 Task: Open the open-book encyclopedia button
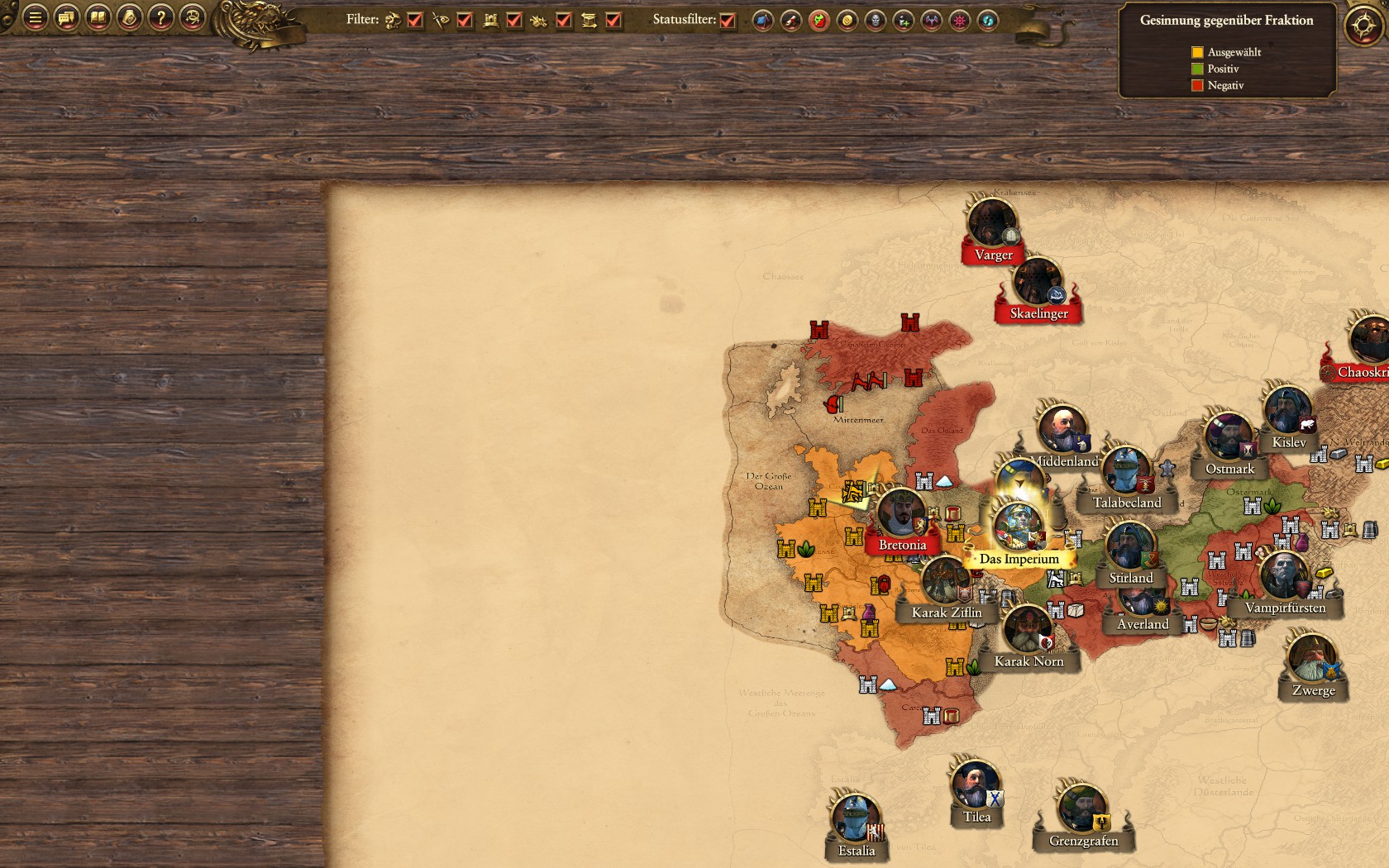click(98, 17)
